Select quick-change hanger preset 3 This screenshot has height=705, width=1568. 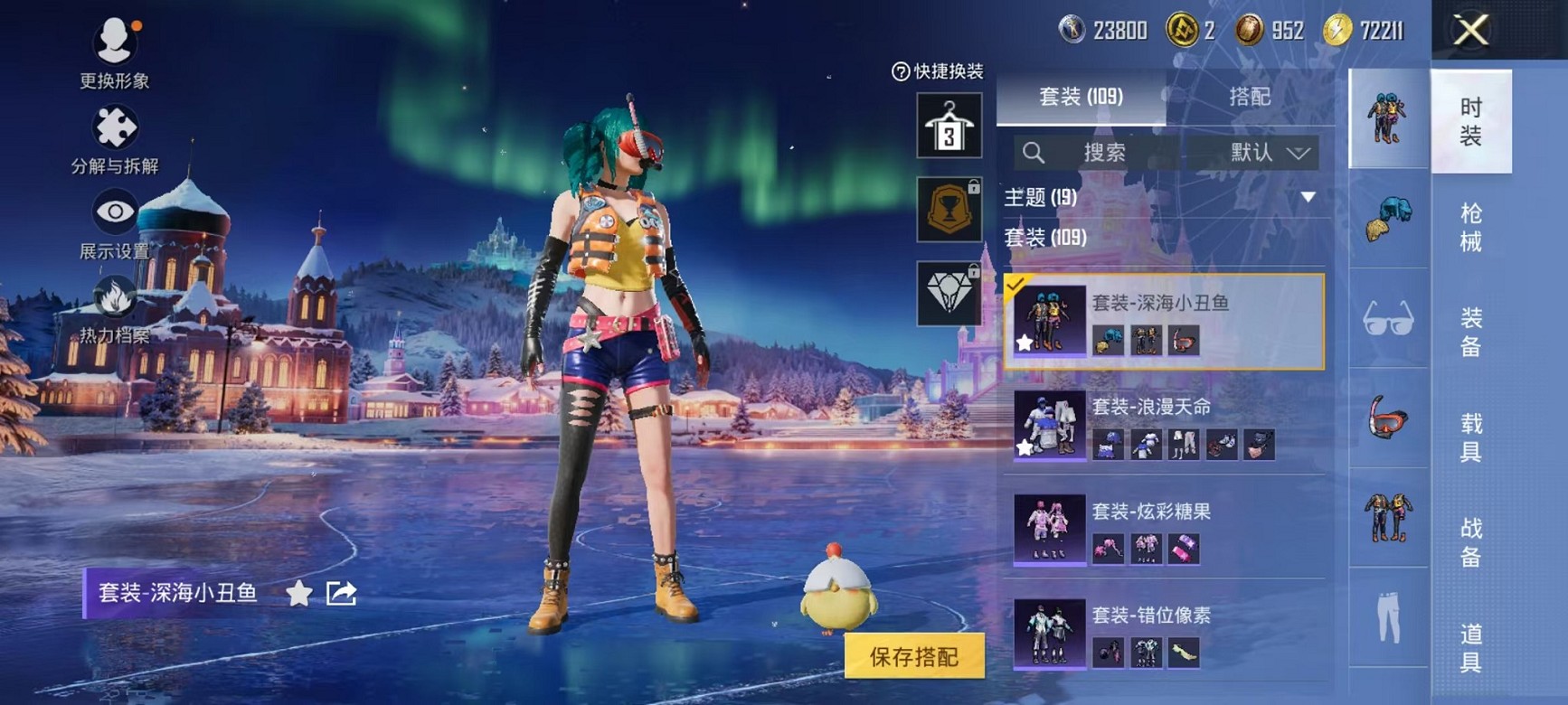pos(949,126)
